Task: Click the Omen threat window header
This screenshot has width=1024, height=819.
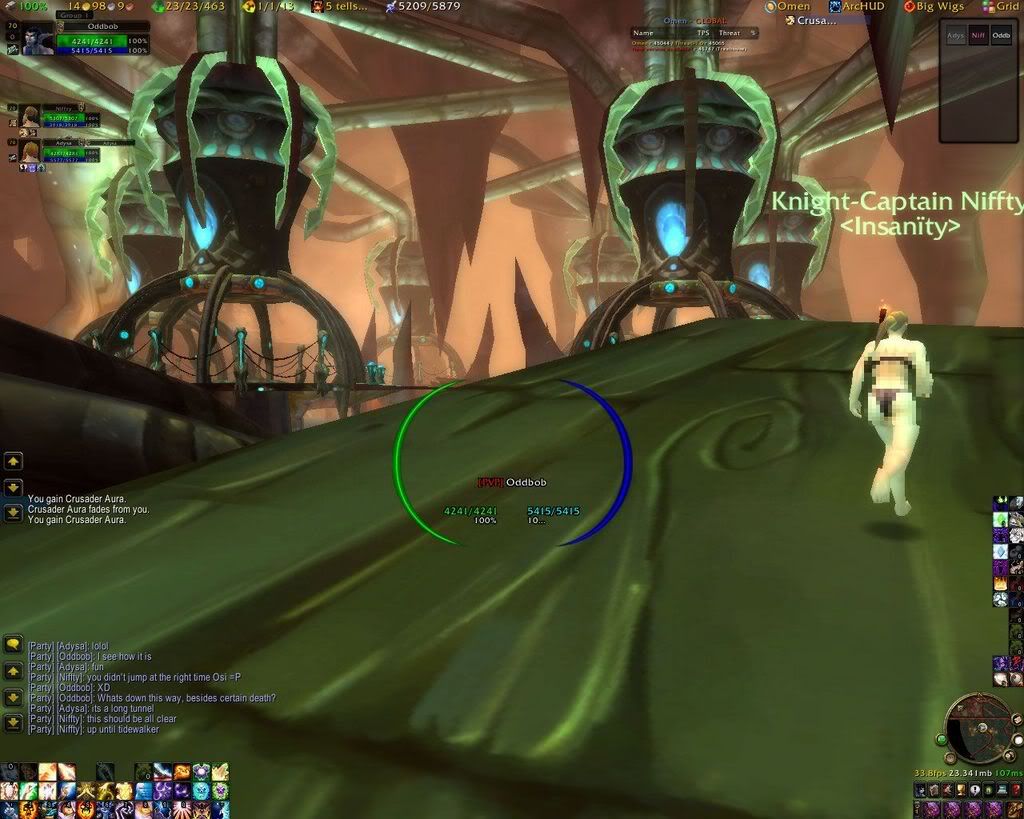Action: click(x=695, y=21)
